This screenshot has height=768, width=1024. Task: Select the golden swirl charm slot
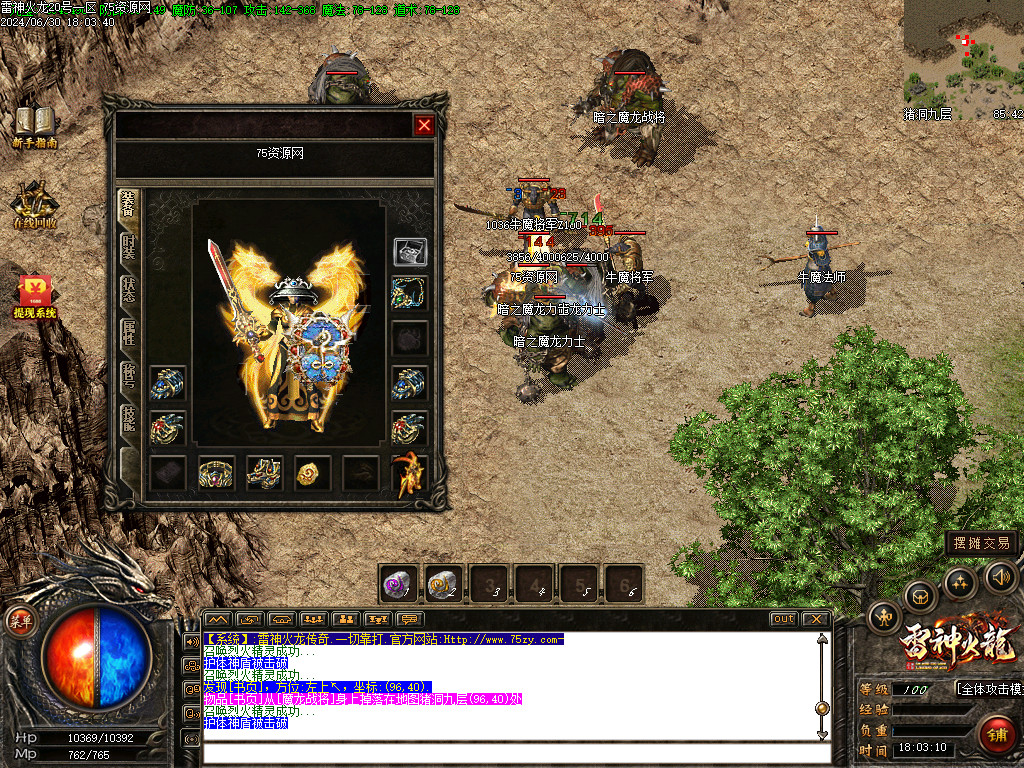tap(312, 474)
